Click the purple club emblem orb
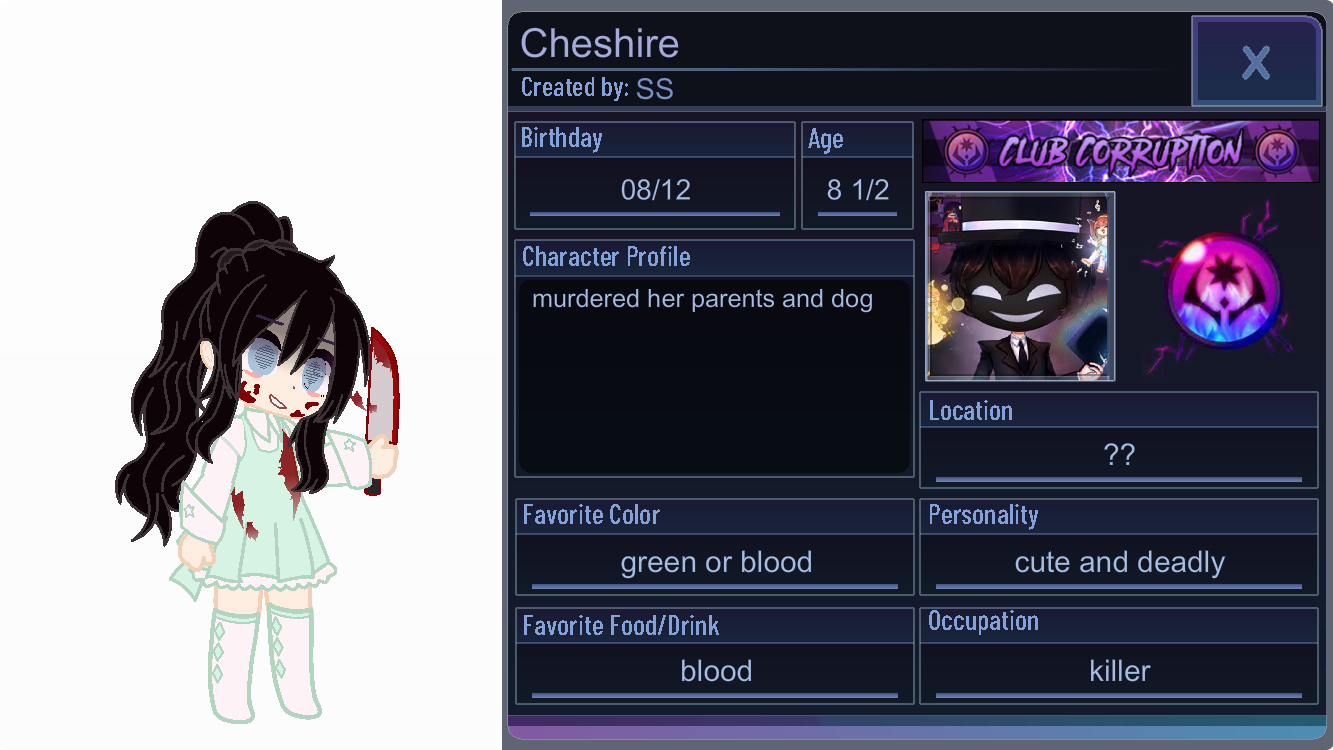1333x750 pixels. pos(1222,292)
